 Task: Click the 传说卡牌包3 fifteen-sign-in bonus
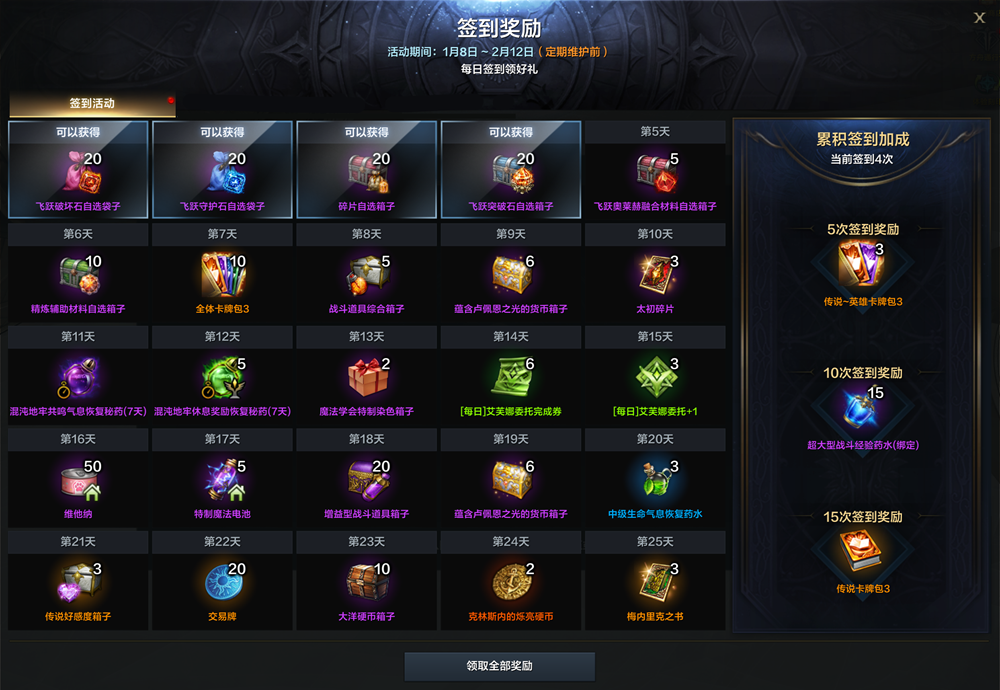click(863, 553)
